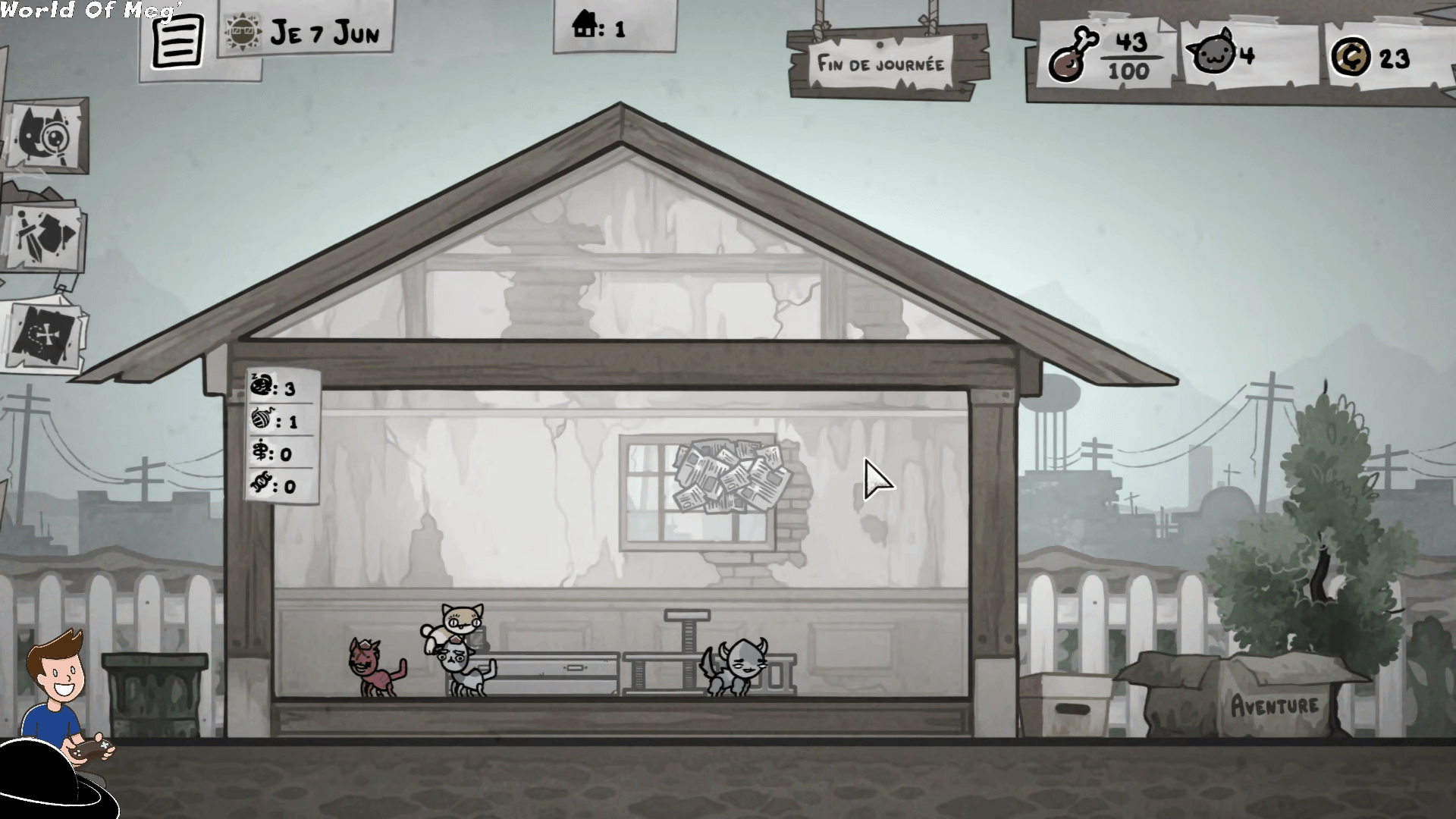
Task: Click the "Fin de journée" wooden sign
Action: click(881, 64)
